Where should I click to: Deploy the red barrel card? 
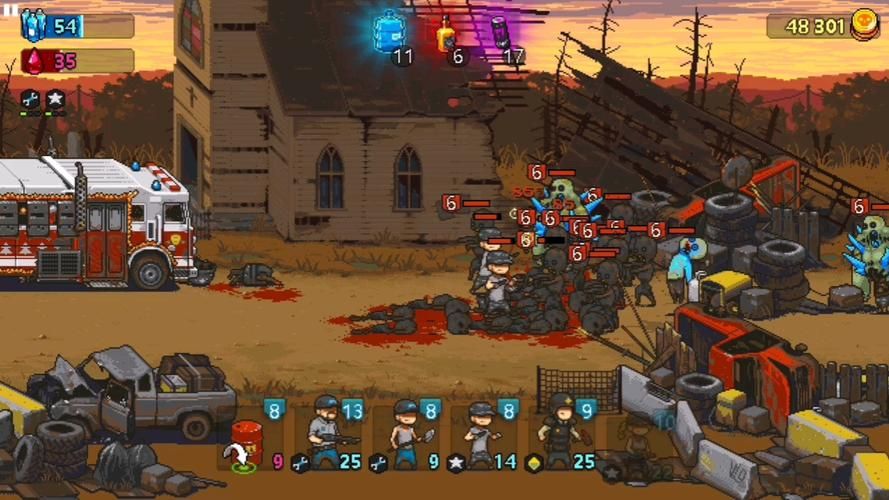(x=246, y=438)
